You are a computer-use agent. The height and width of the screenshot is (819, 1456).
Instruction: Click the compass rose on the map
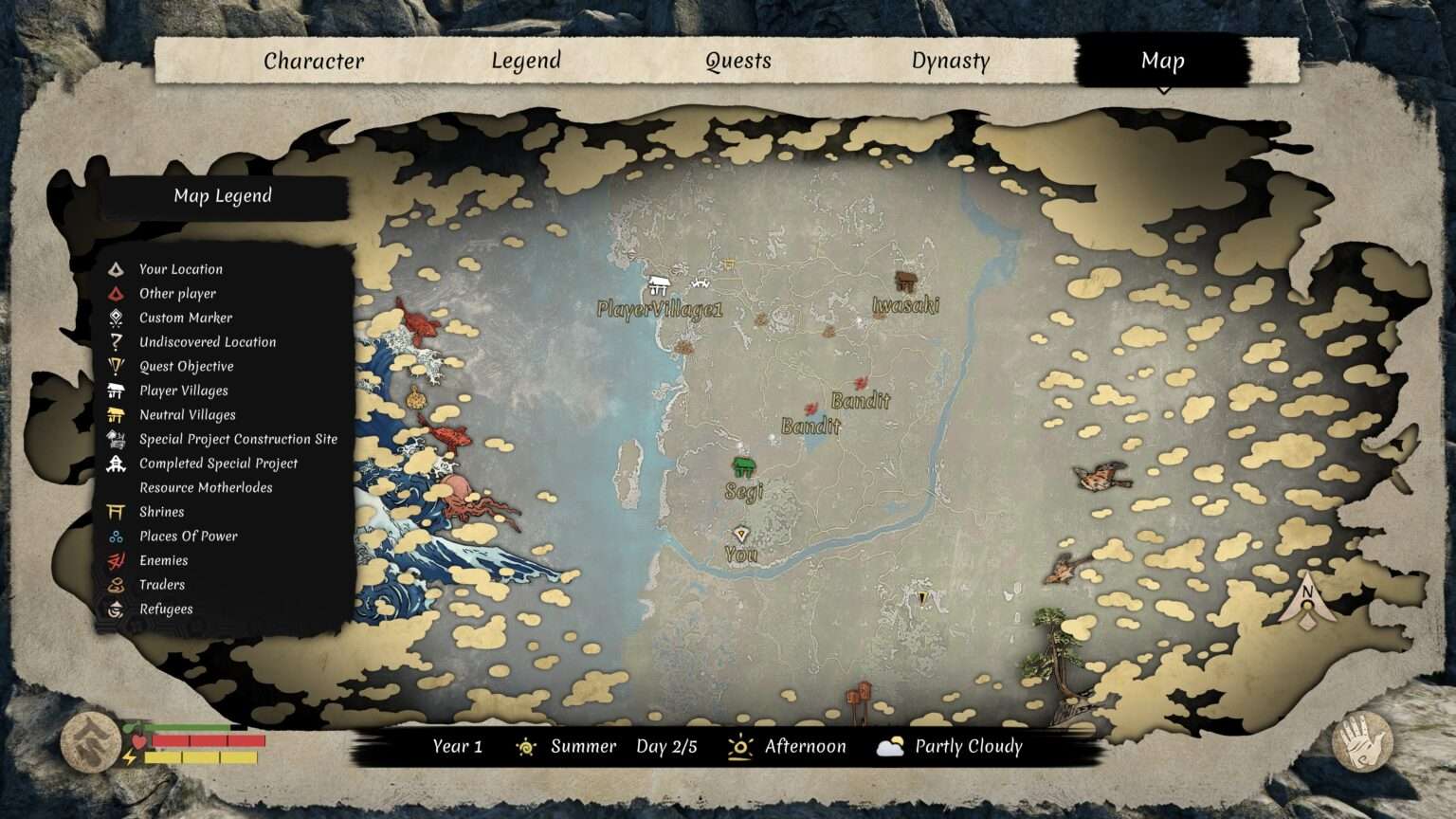(x=1308, y=603)
